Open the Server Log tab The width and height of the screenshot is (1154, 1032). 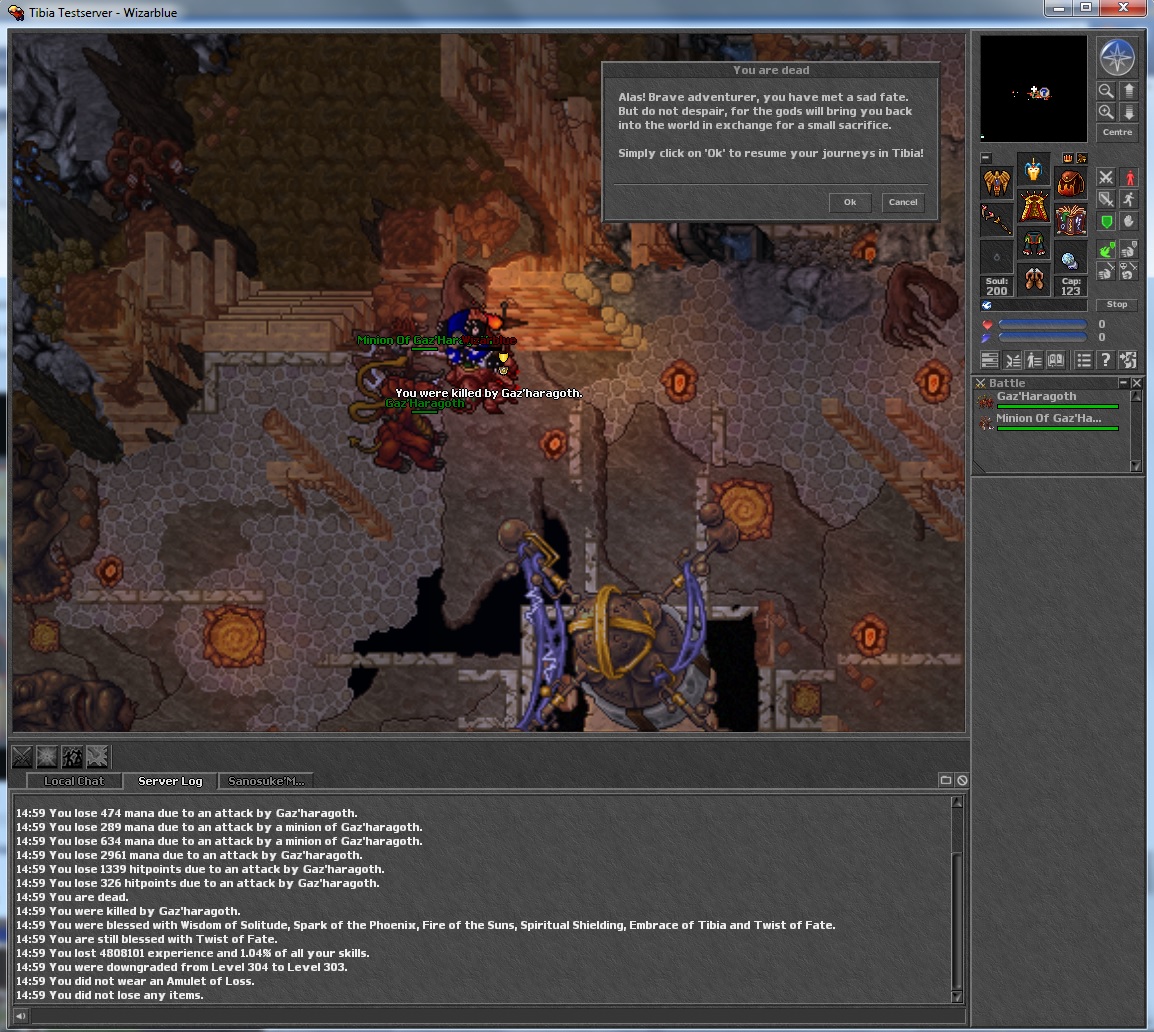170,781
